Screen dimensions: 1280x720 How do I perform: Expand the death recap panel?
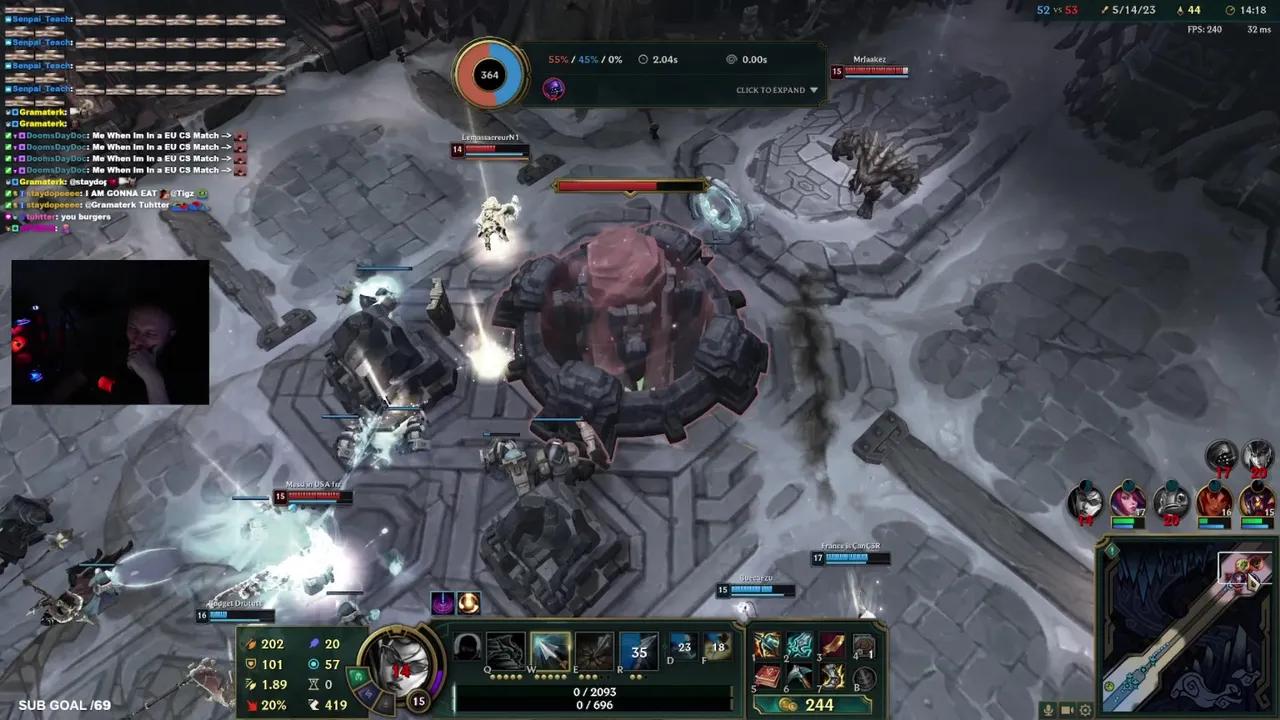777,90
